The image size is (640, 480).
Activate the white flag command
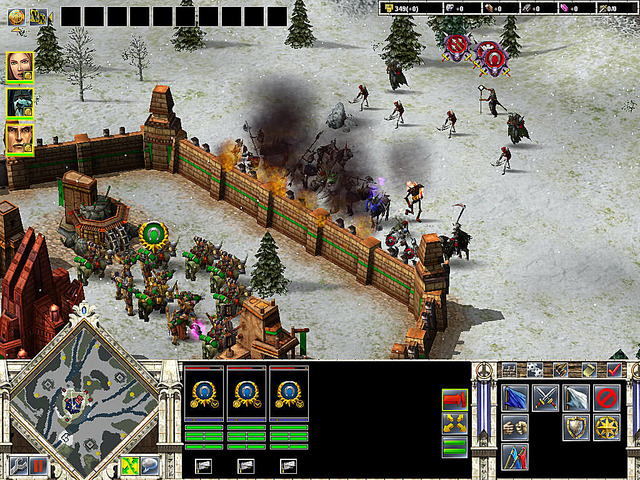pos(576,398)
